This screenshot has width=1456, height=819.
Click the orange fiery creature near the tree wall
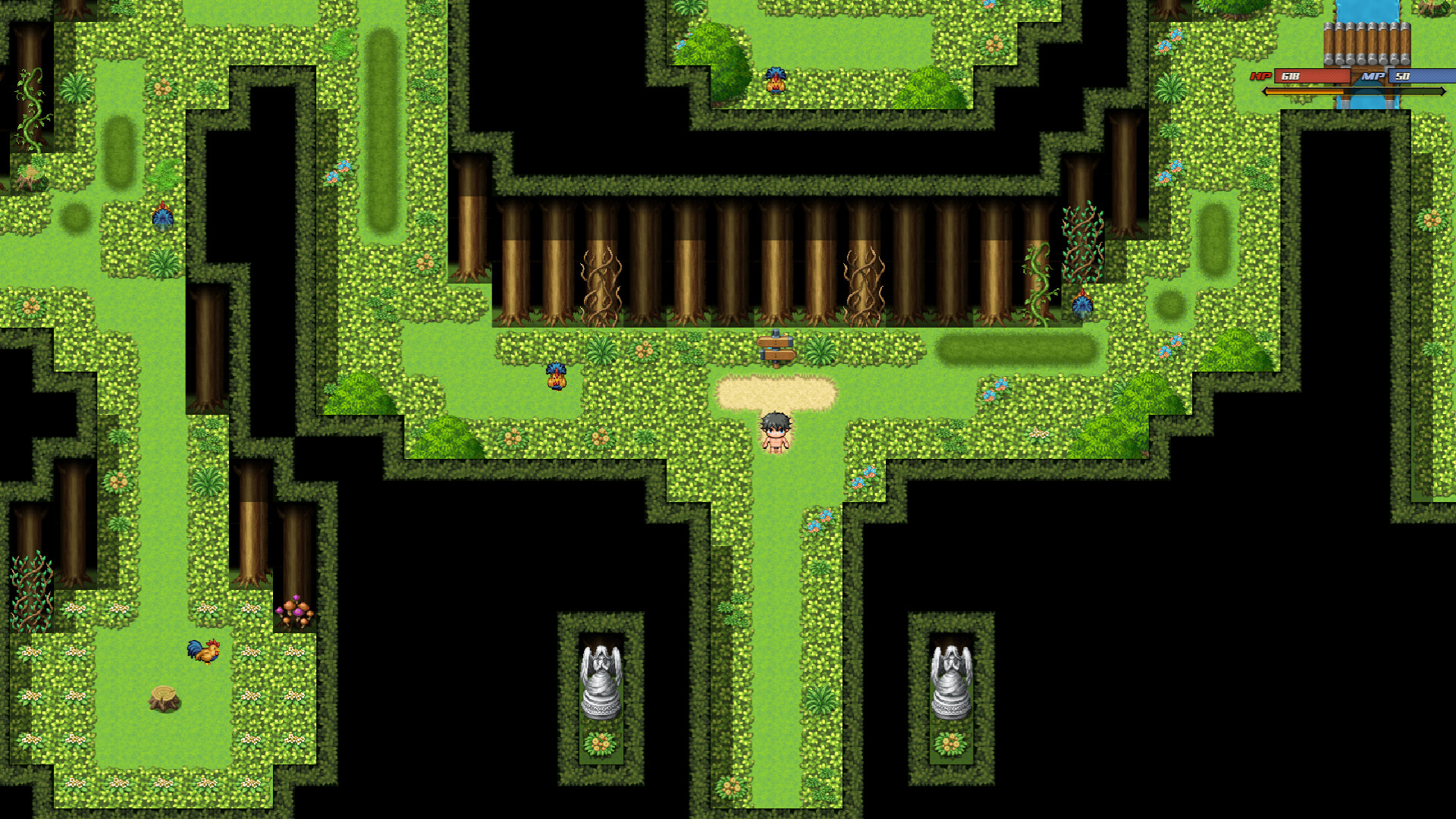tap(556, 377)
